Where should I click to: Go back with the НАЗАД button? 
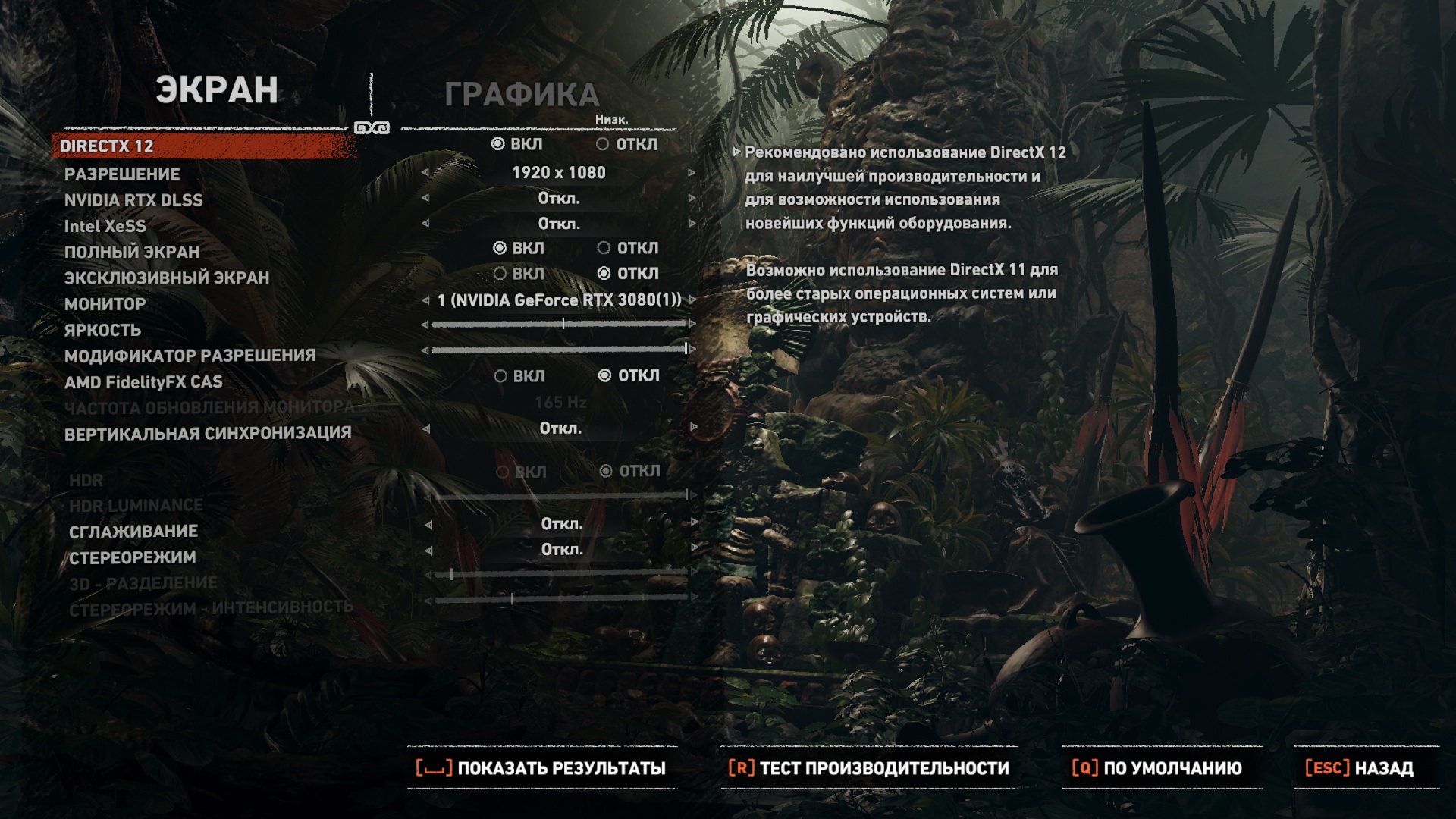click(1360, 768)
